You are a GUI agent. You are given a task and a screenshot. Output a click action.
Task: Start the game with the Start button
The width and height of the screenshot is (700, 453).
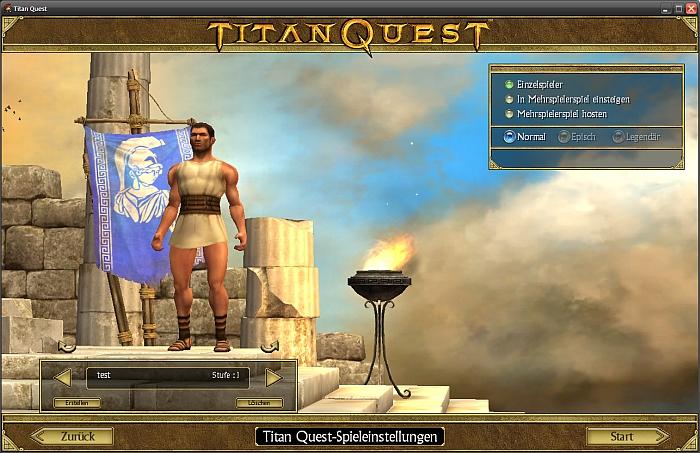(x=626, y=436)
